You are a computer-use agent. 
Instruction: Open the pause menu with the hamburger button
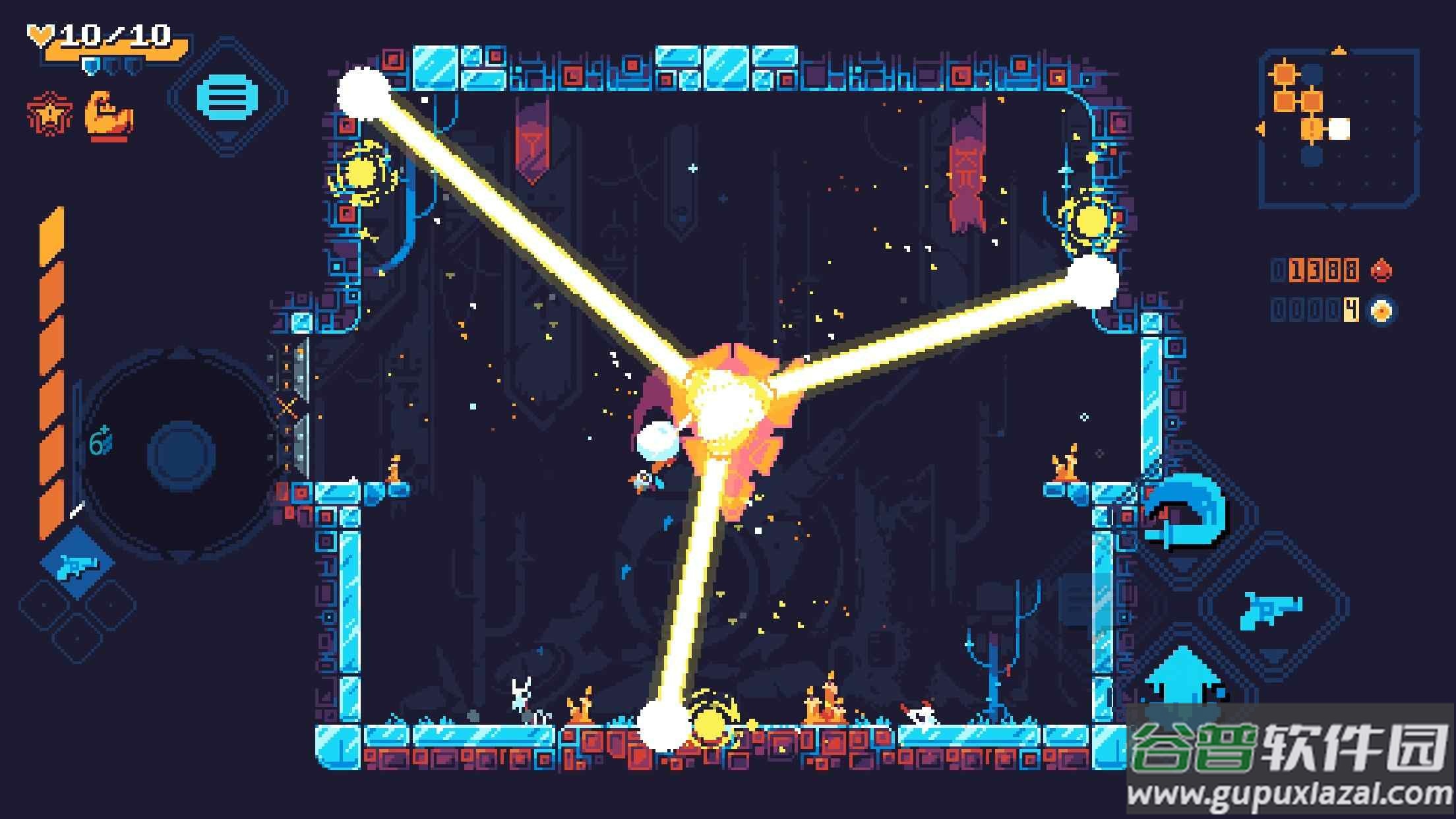click(x=228, y=98)
